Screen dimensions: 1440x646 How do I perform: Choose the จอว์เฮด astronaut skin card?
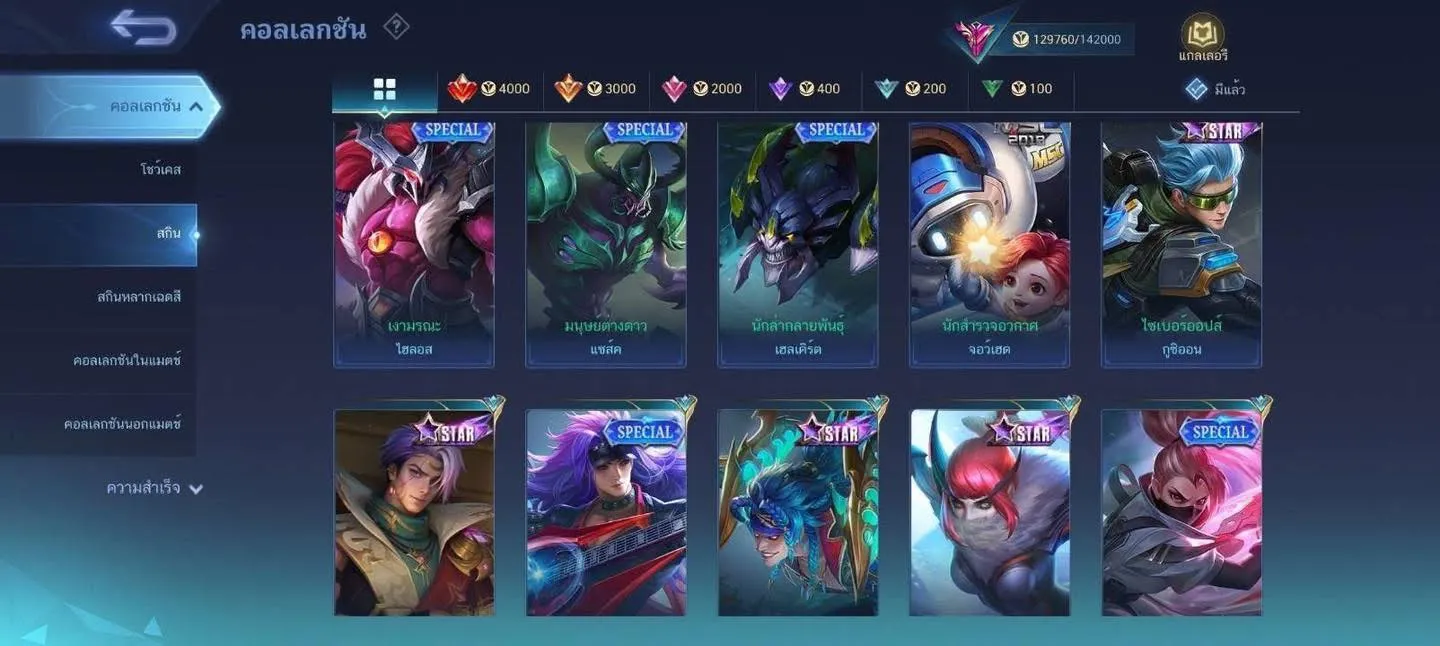coord(990,245)
